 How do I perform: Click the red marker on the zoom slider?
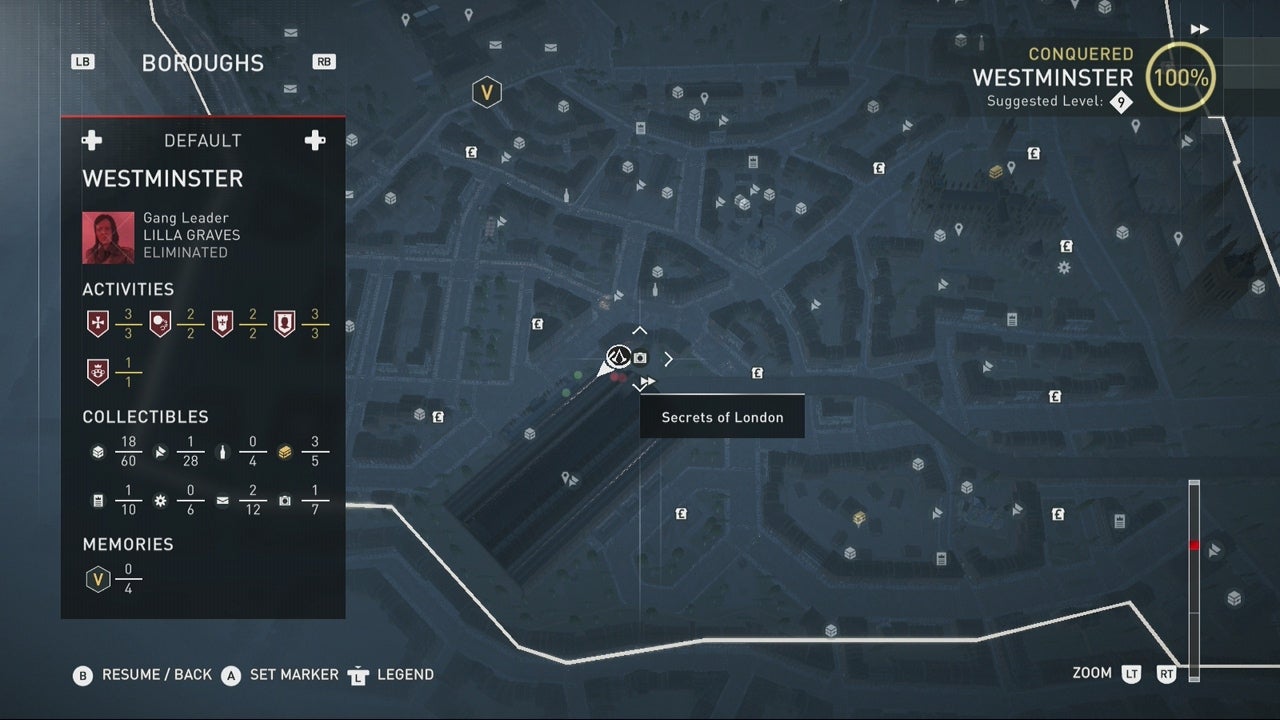click(1193, 545)
